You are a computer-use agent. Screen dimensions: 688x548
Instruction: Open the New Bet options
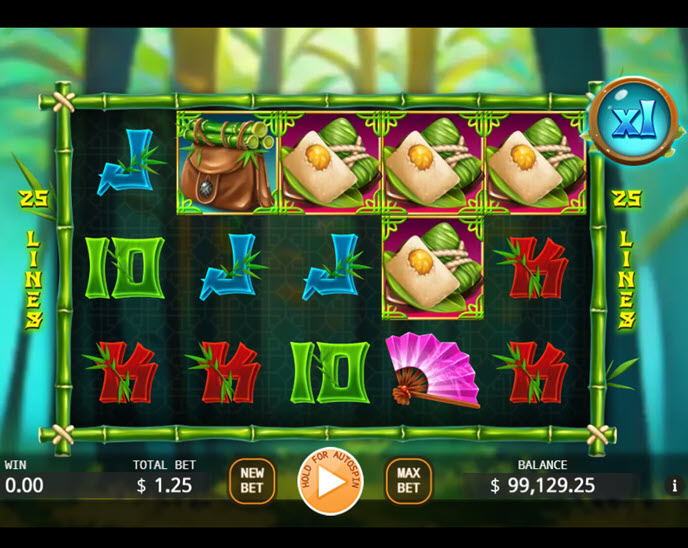[x=252, y=481]
